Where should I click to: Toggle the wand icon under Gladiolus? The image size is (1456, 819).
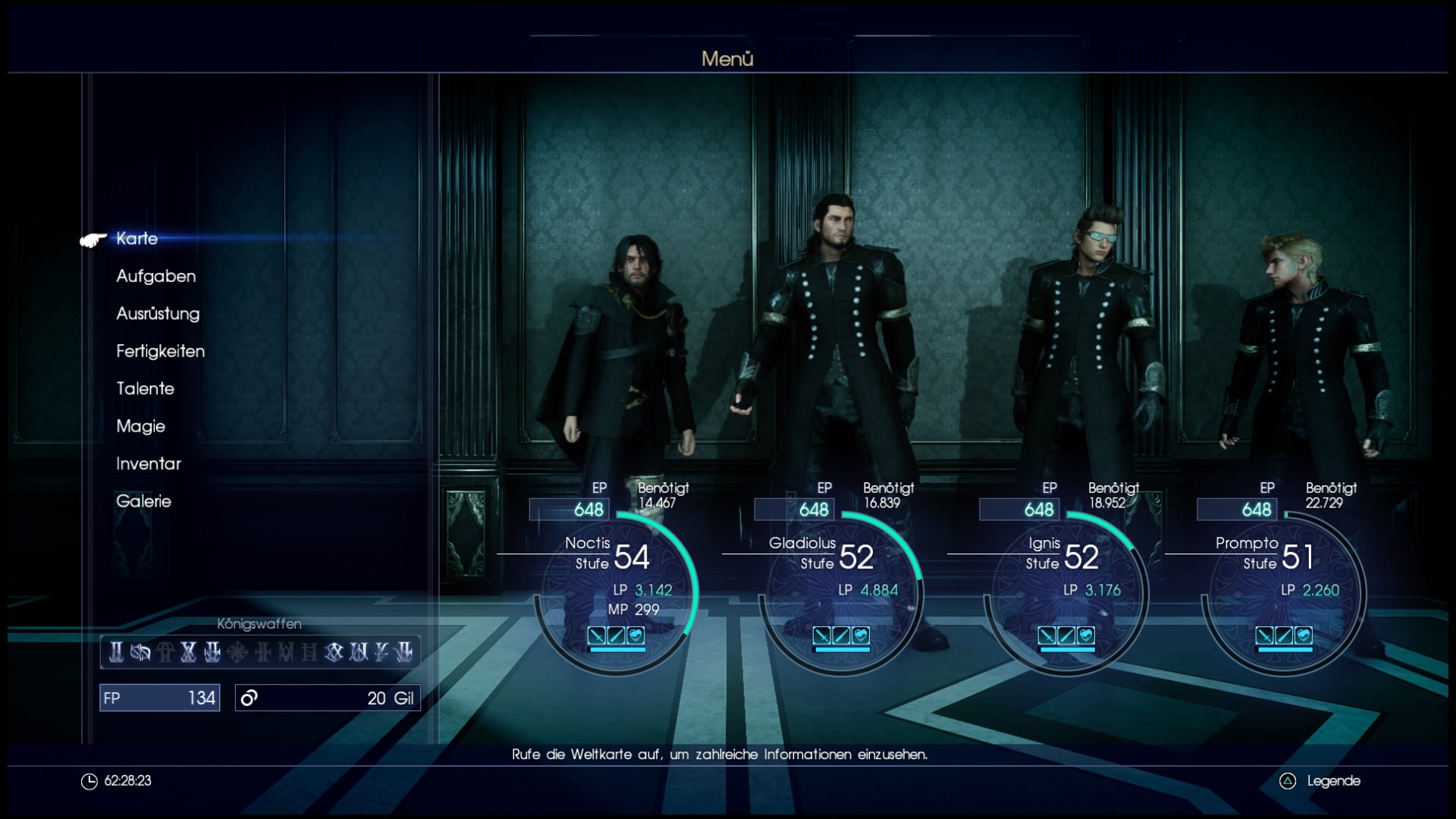pyautogui.click(x=843, y=635)
